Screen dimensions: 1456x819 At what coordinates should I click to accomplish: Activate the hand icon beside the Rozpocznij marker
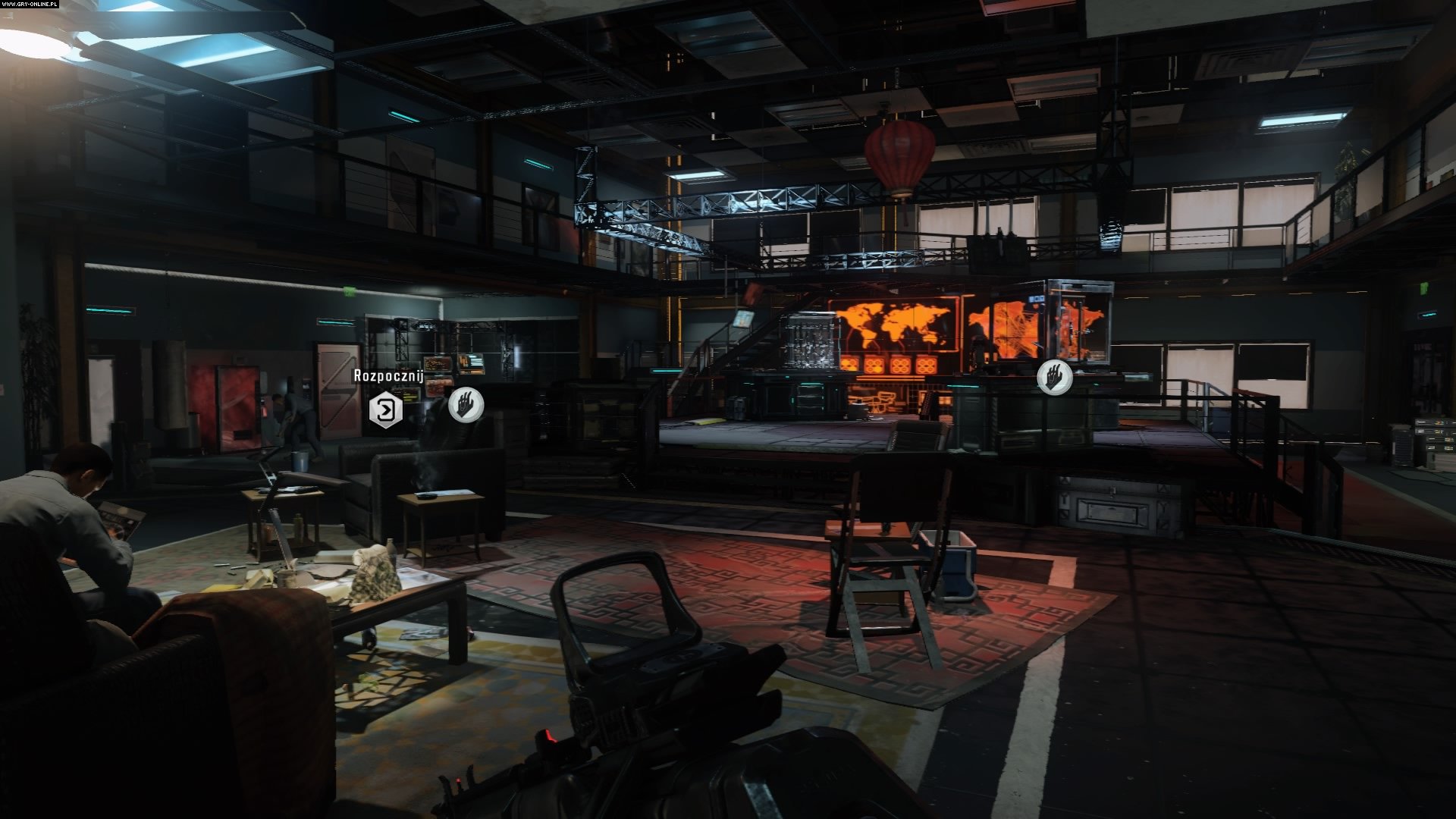pos(466,405)
